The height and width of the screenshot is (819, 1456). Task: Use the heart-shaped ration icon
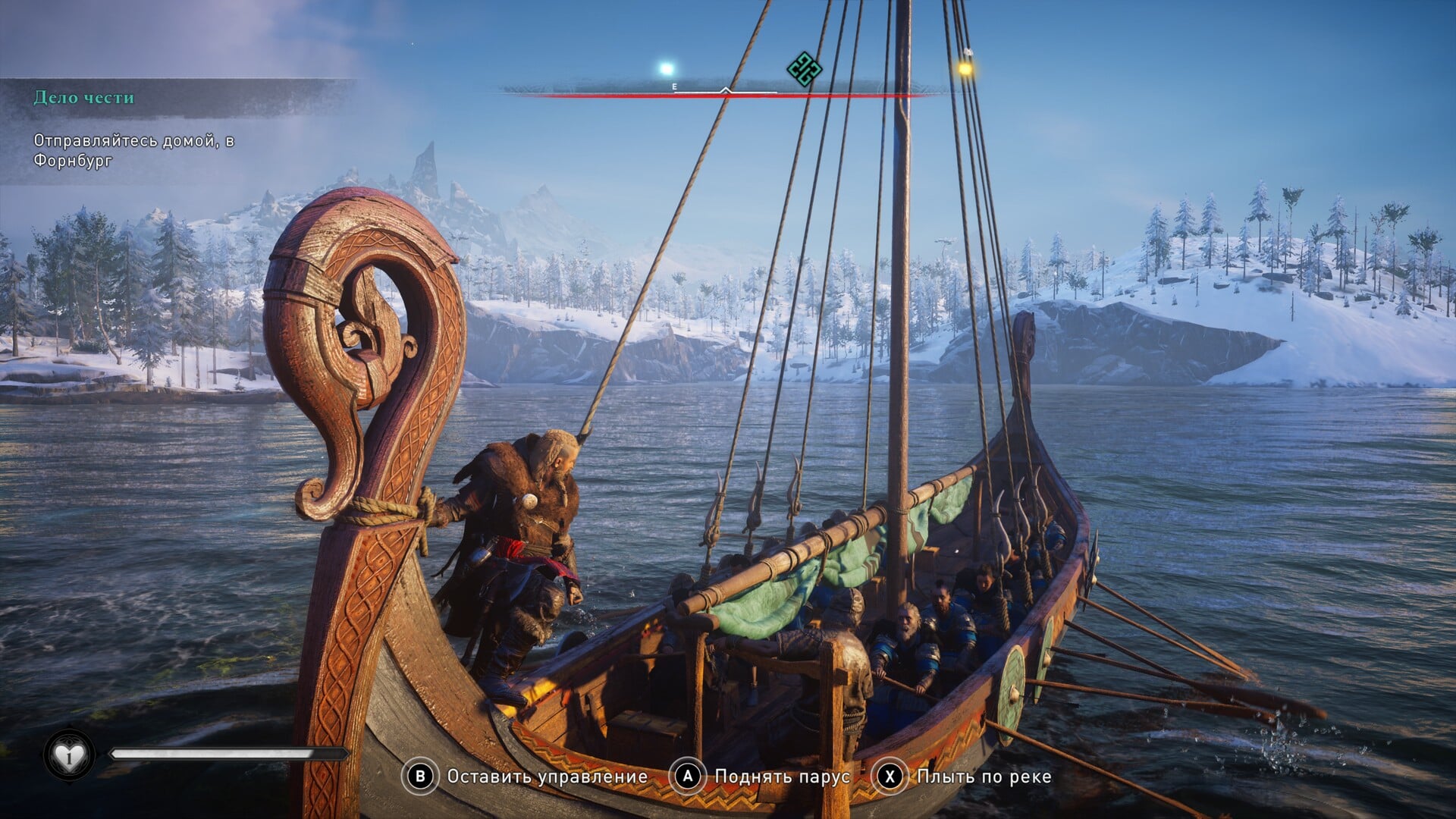(x=69, y=755)
